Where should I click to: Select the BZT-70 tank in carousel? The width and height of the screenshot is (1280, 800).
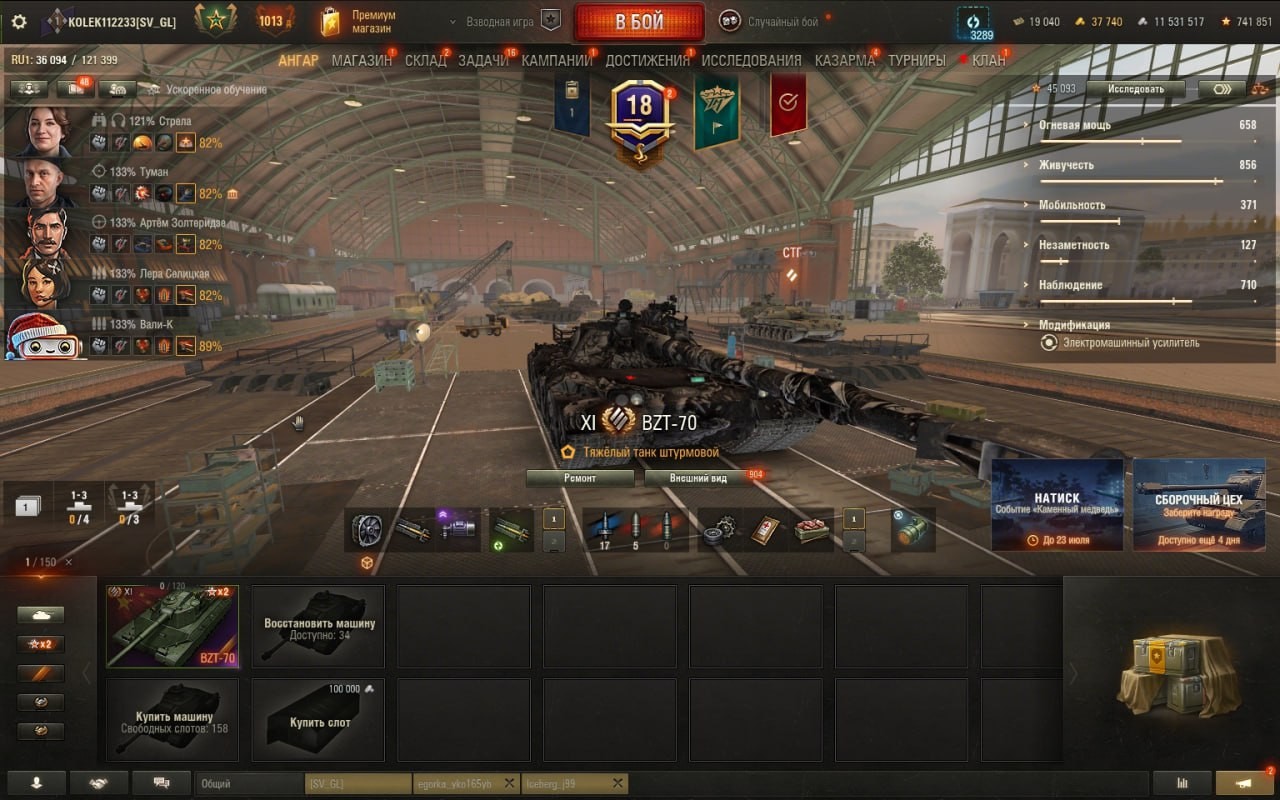(x=172, y=626)
